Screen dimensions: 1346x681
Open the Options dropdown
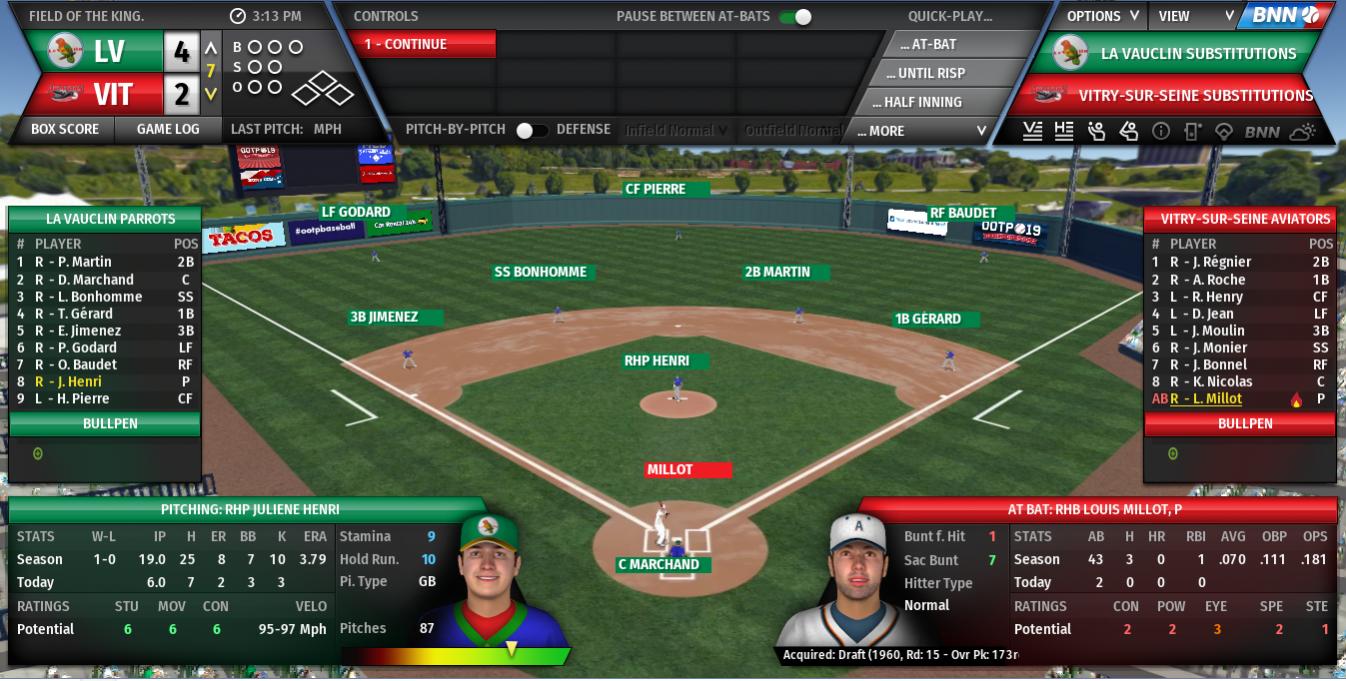(x=1102, y=16)
